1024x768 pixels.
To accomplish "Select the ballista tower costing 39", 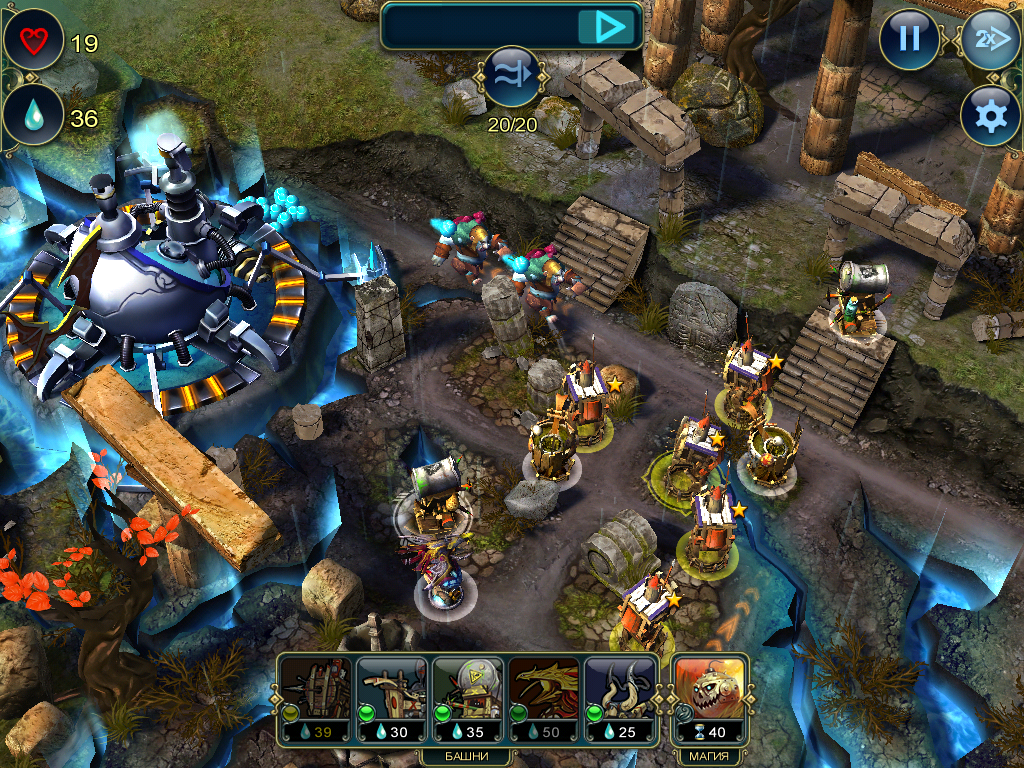I will tap(315, 696).
